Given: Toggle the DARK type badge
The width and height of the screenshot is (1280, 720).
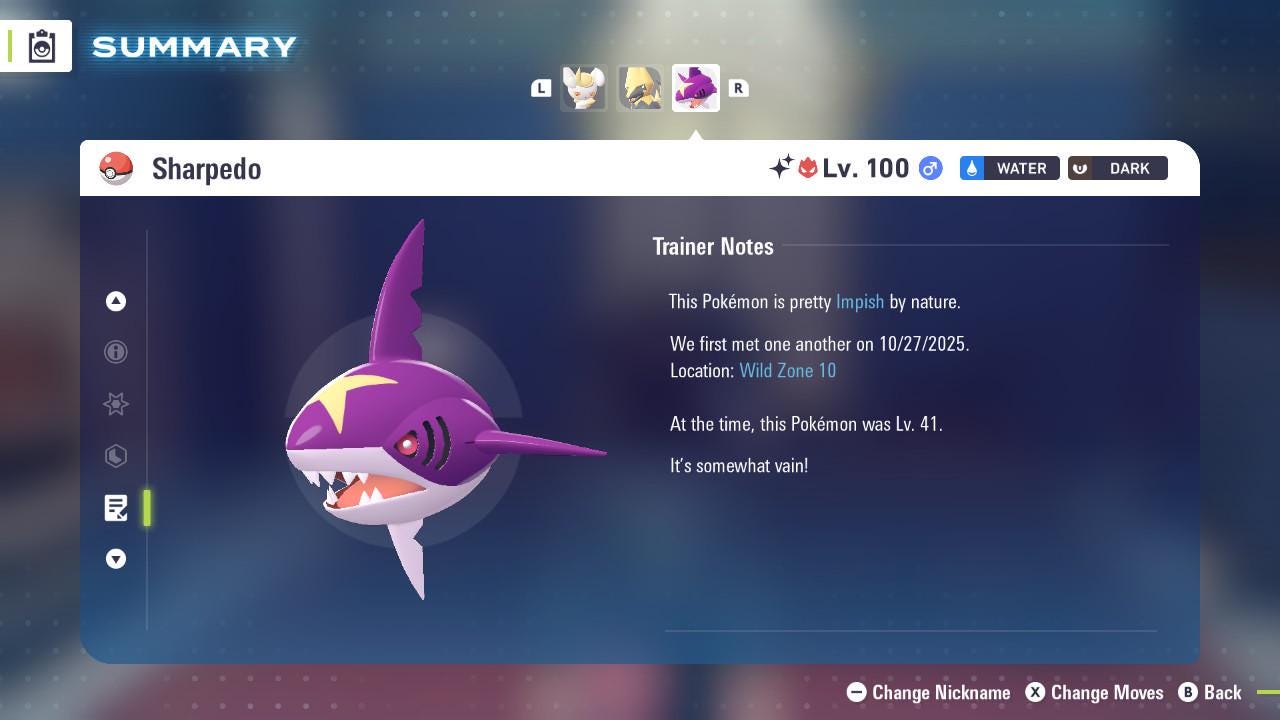Looking at the screenshot, I should (1117, 168).
